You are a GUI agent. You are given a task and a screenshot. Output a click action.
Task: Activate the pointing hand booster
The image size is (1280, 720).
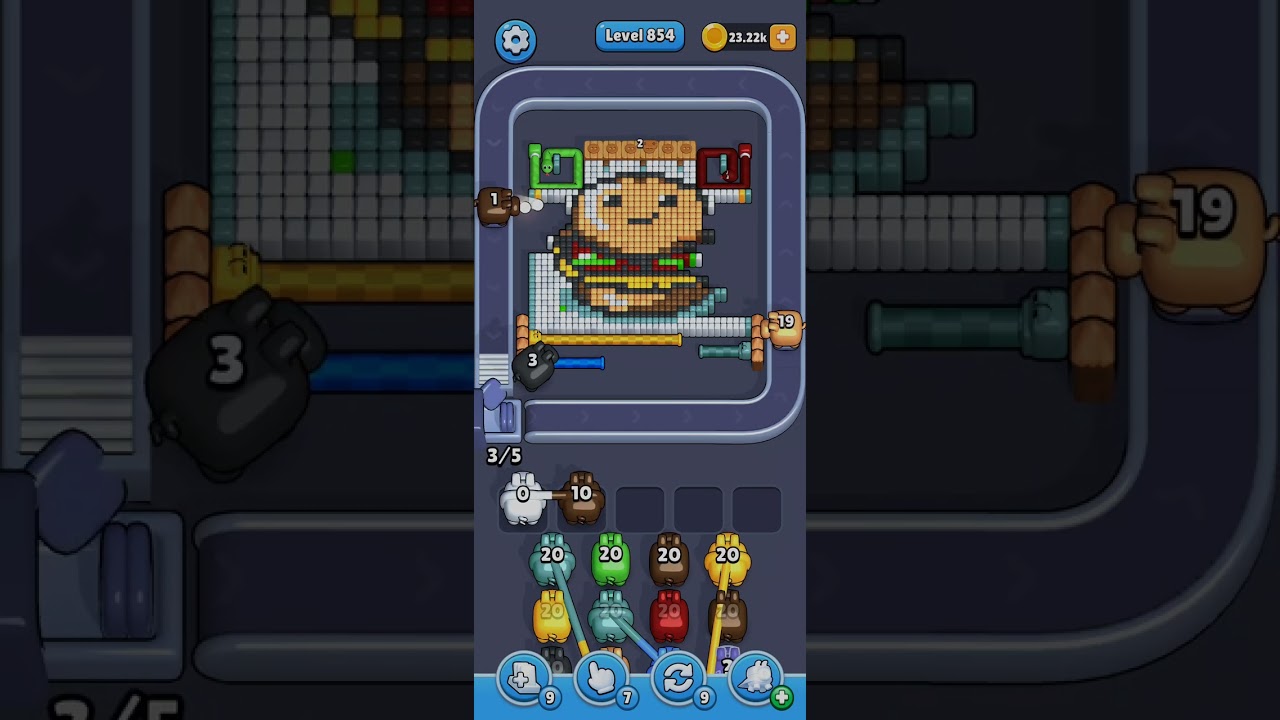[x=601, y=679]
